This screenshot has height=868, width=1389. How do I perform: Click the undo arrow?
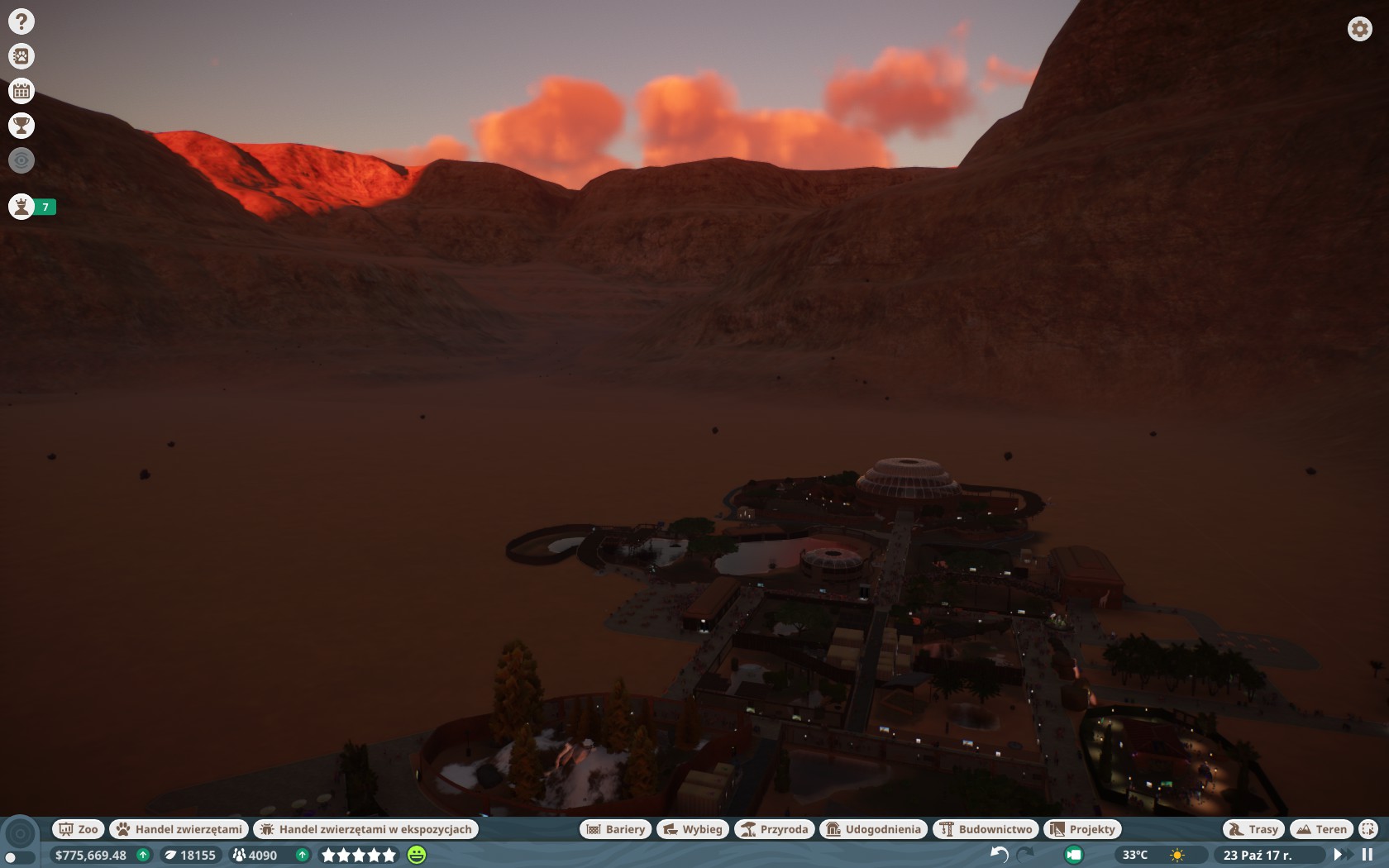(999, 855)
